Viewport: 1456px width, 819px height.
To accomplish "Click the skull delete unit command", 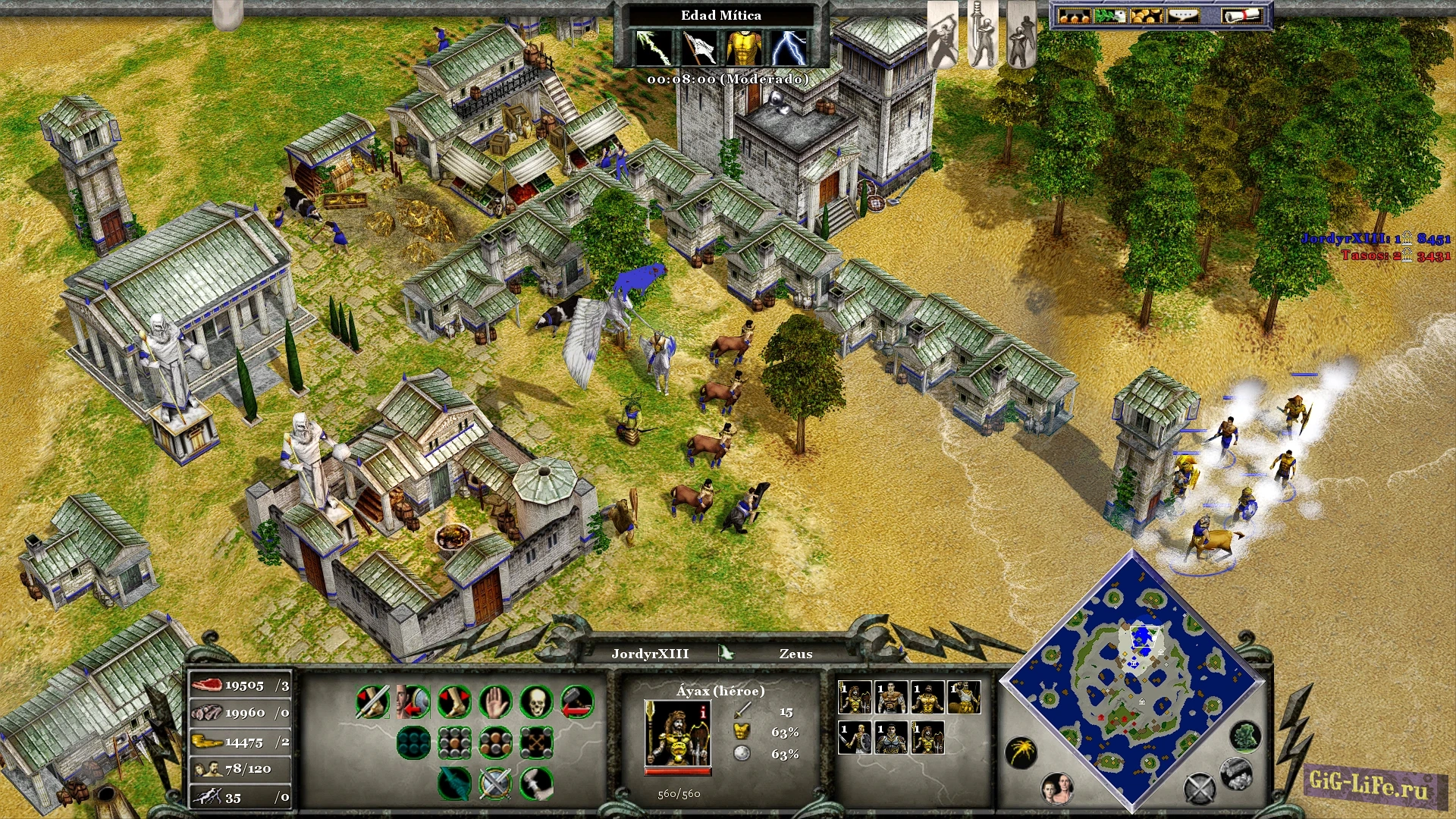I will [x=536, y=702].
